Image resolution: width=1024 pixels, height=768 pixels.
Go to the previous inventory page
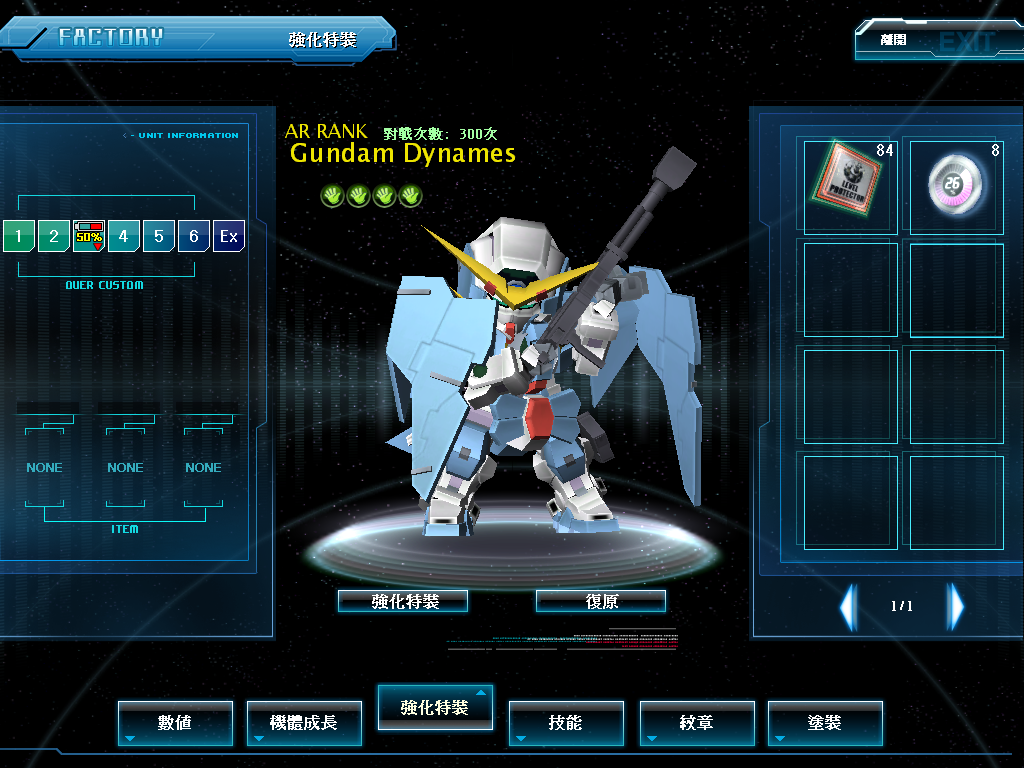click(848, 606)
